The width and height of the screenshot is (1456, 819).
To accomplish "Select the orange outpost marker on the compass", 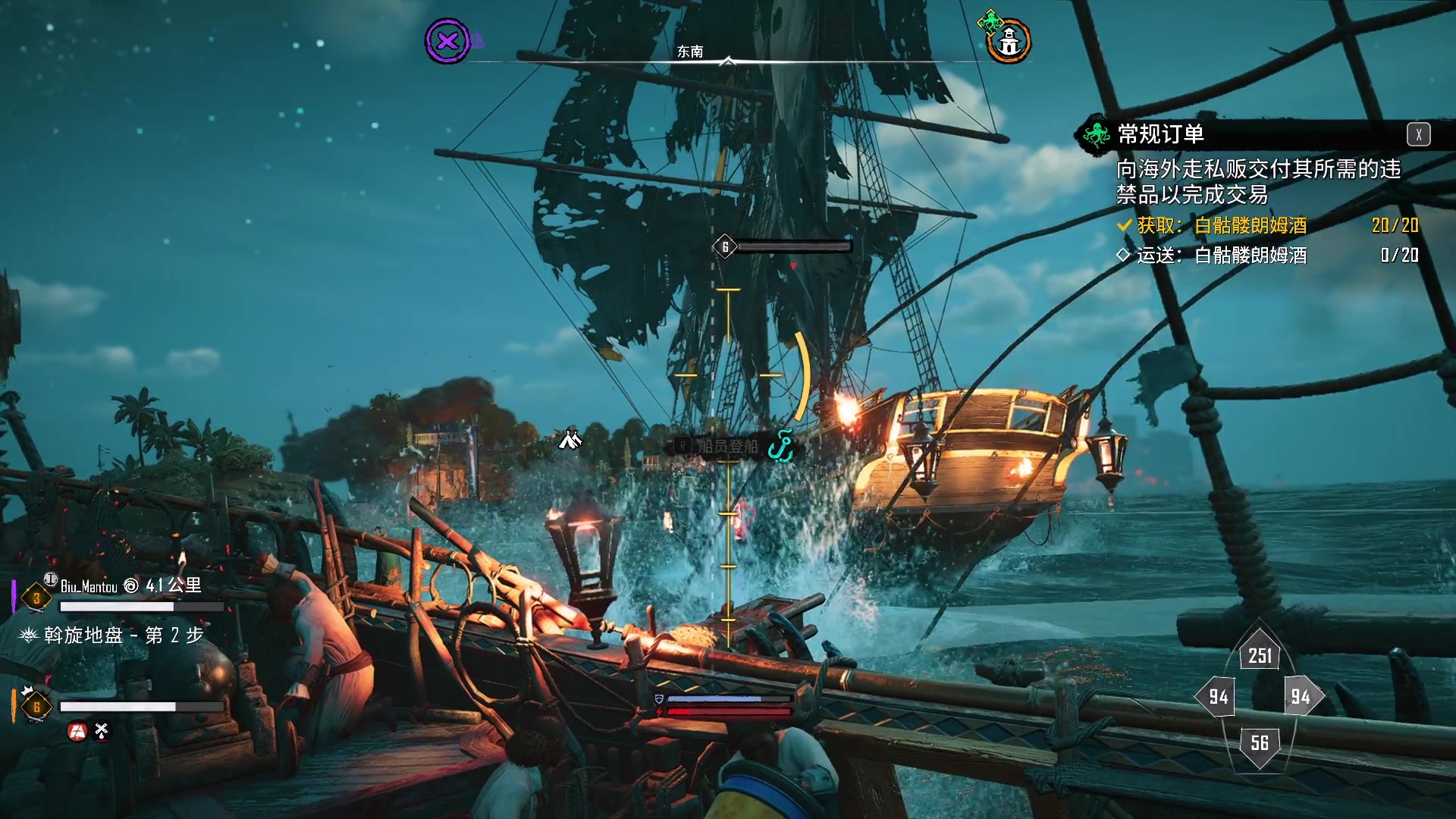I will click(x=1009, y=42).
